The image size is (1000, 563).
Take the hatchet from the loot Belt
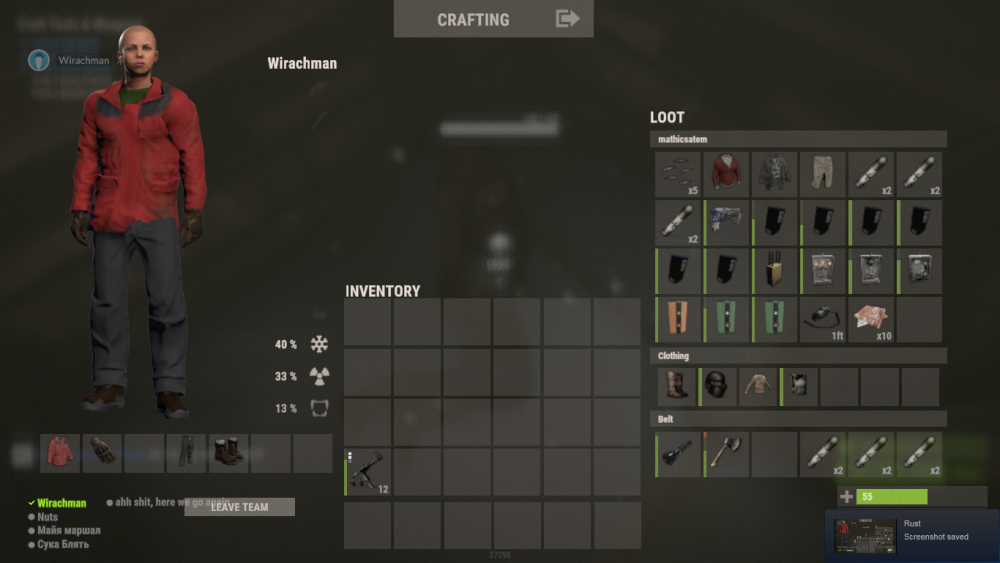click(x=726, y=454)
